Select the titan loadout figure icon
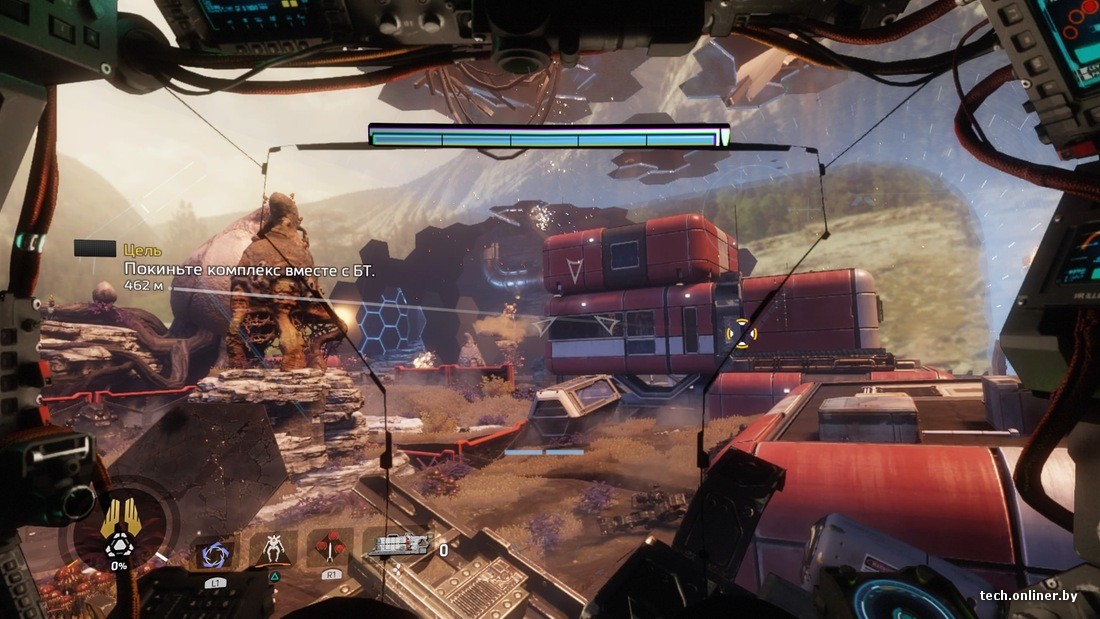Screen dimensions: 1100x619 (x=272, y=549)
